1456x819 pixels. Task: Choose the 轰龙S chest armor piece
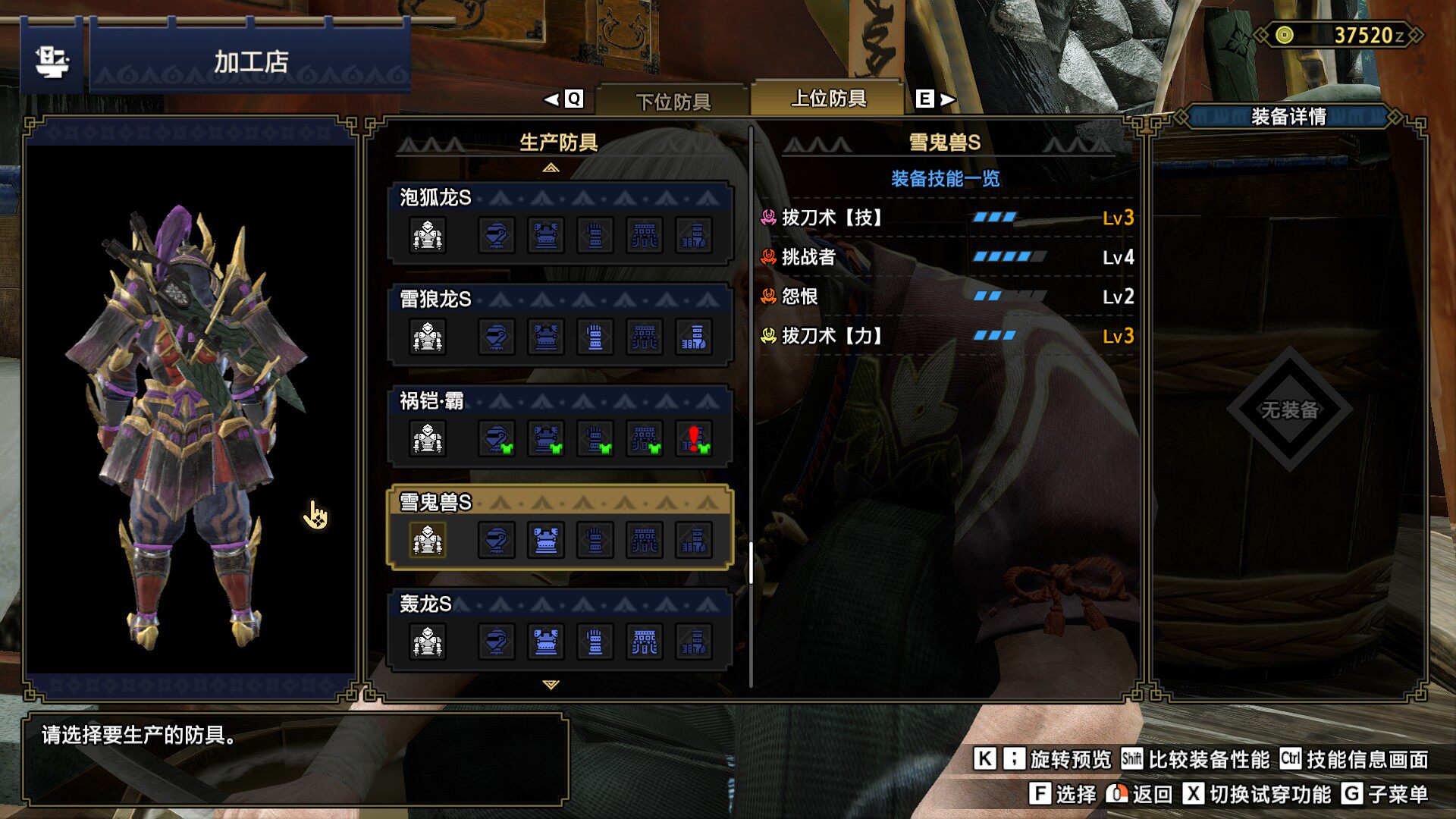pyautogui.click(x=546, y=642)
